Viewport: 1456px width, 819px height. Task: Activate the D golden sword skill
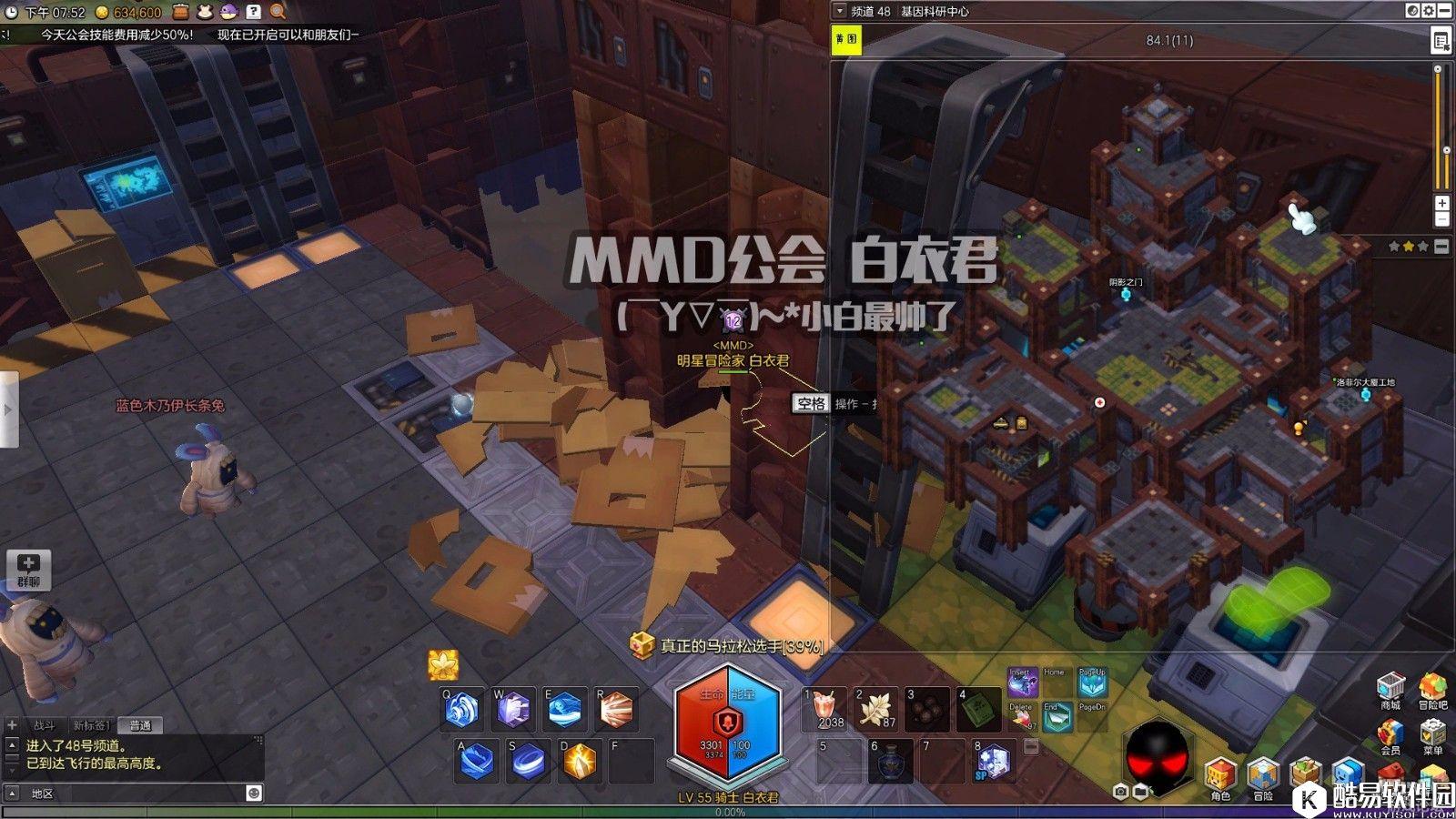click(580, 761)
